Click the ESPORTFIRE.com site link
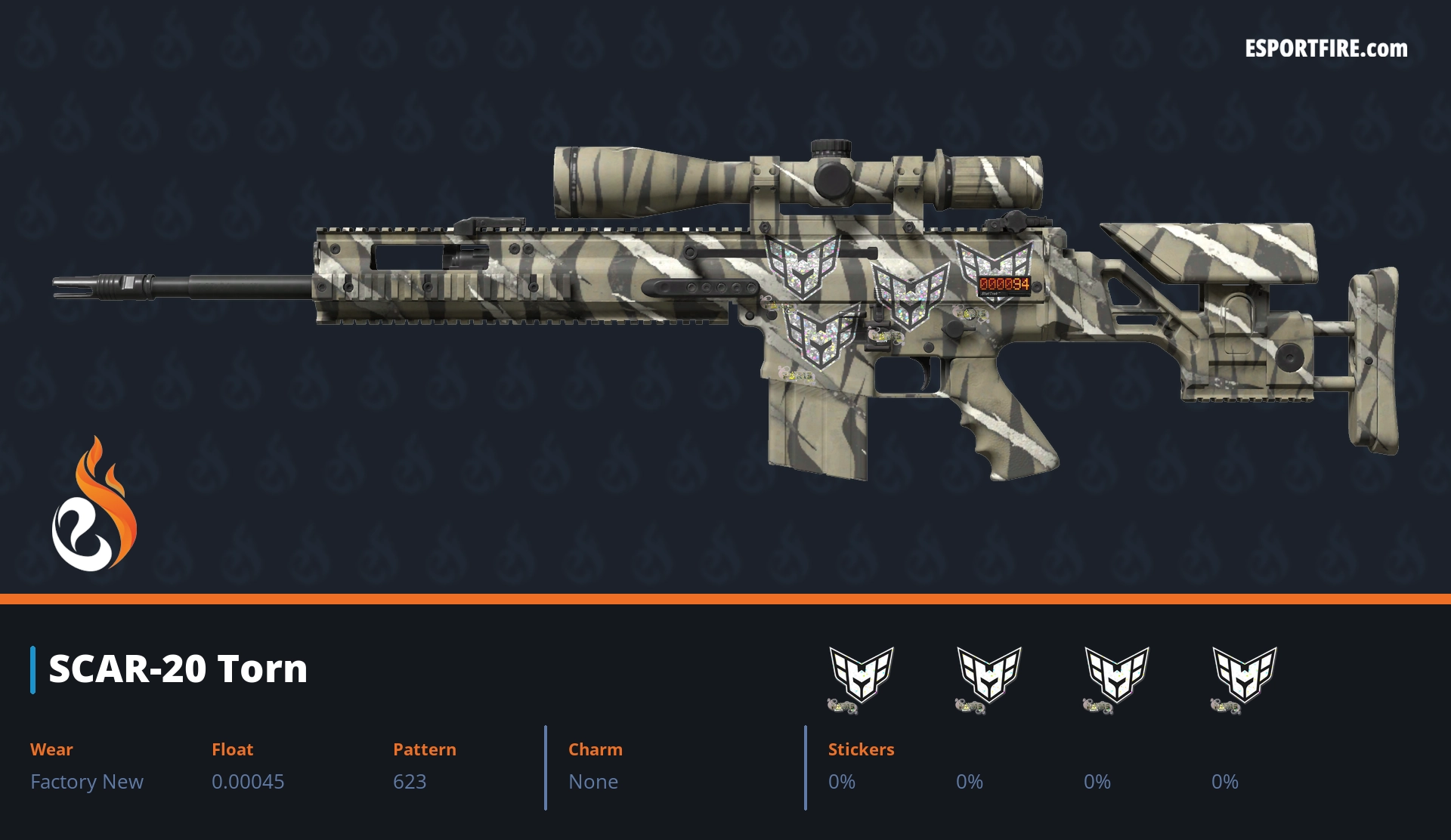The image size is (1451, 840). tap(1326, 49)
